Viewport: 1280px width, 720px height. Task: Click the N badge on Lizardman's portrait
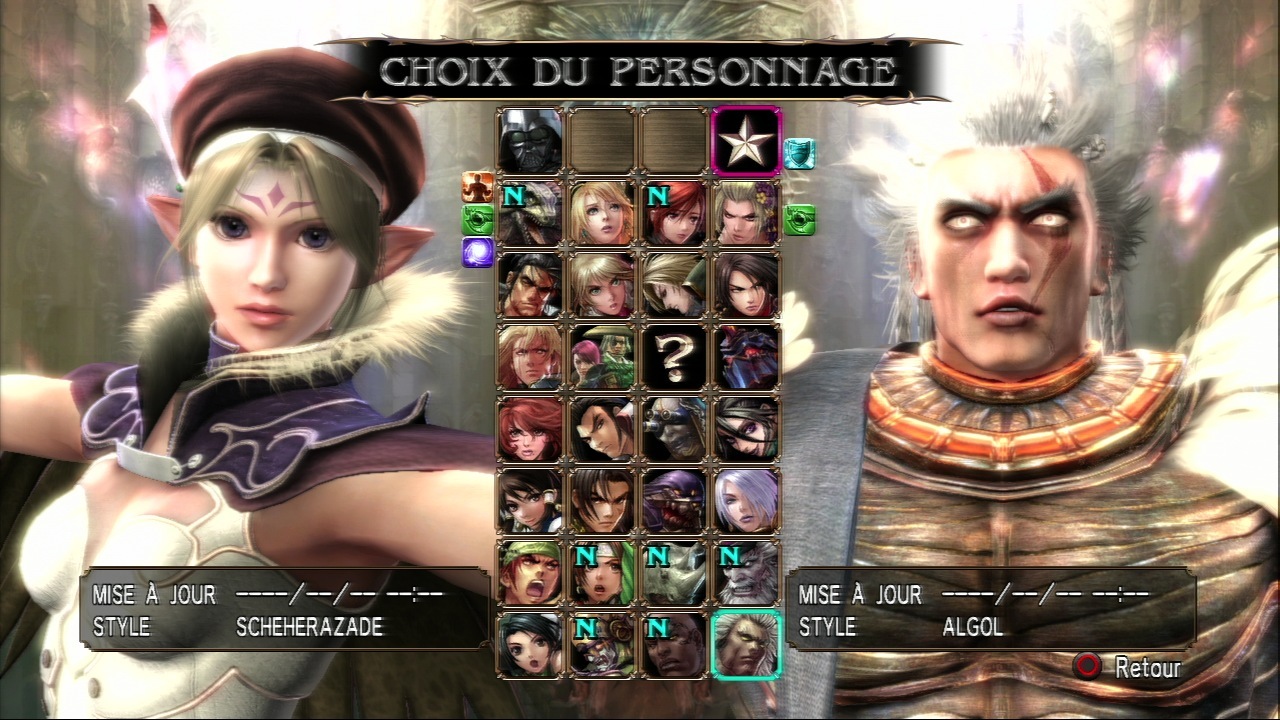click(x=513, y=197)
